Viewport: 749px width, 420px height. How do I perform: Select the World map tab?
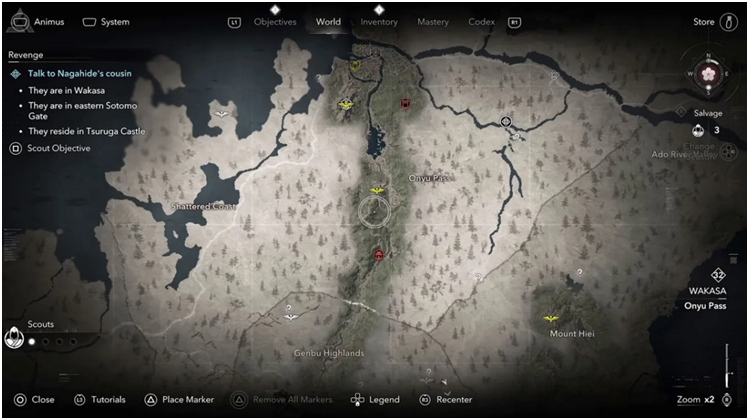click(x=328, y=22)
